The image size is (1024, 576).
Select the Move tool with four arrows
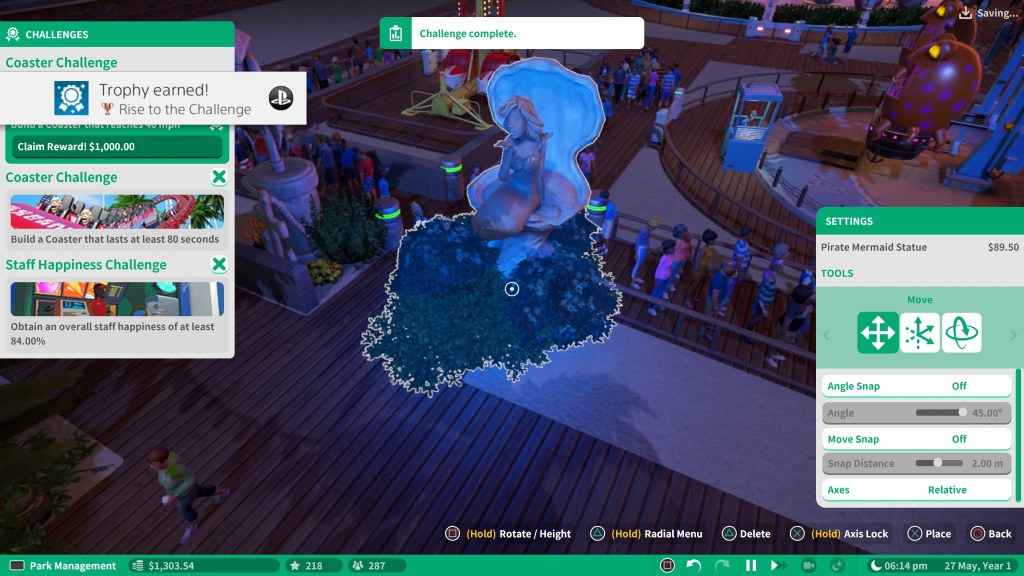coord(878,333)
